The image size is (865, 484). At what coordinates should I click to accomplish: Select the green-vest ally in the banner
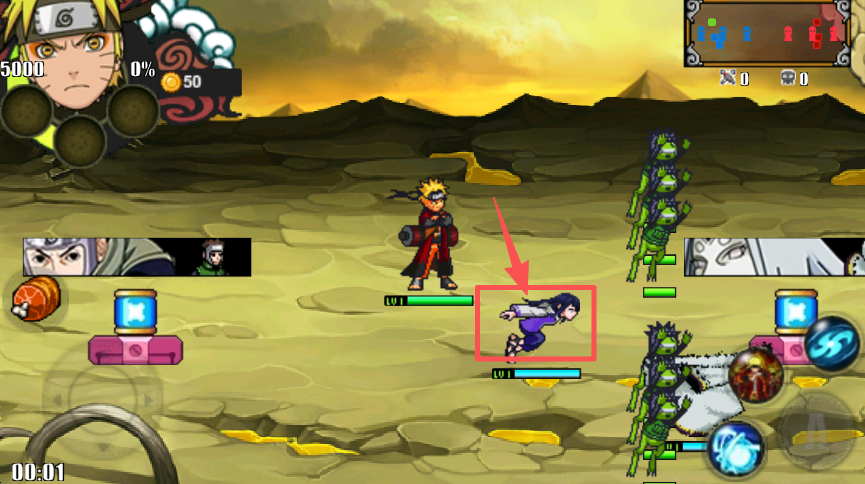point(214,257)
